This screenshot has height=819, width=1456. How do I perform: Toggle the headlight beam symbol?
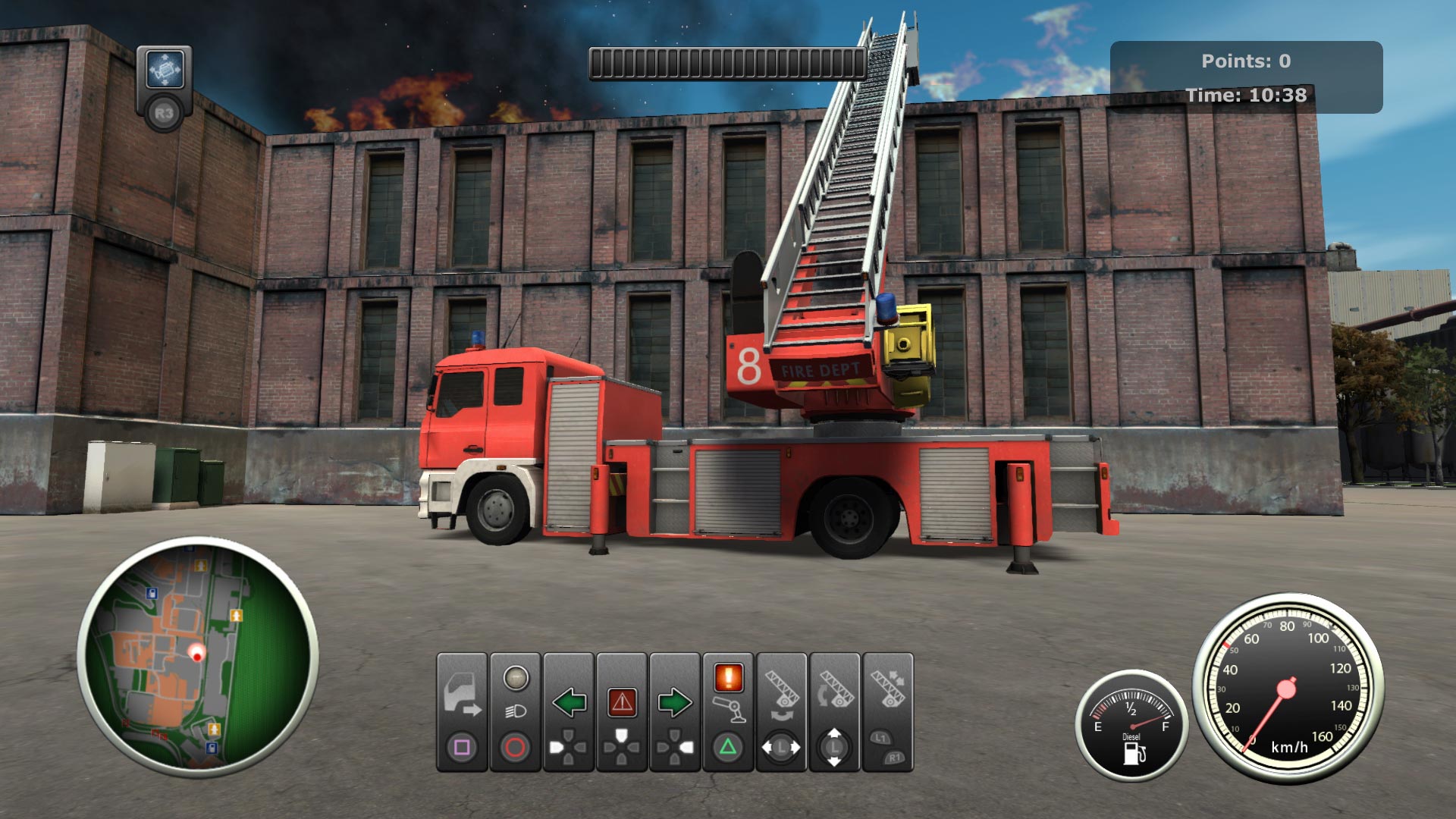tap(517, 710)
